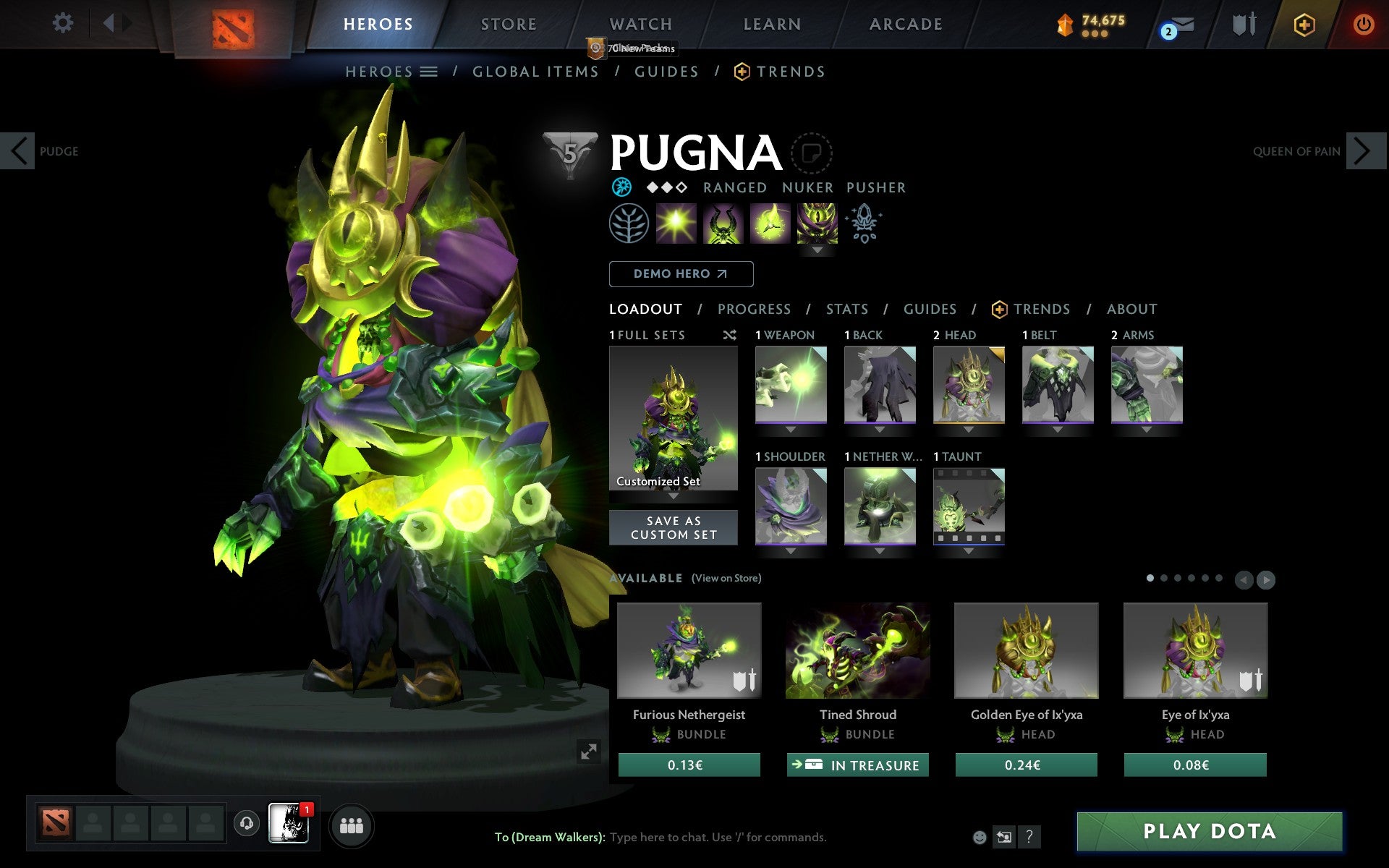1389x868 pixels.
Task: Open the settings gear icon
Action: coord(64,23)
